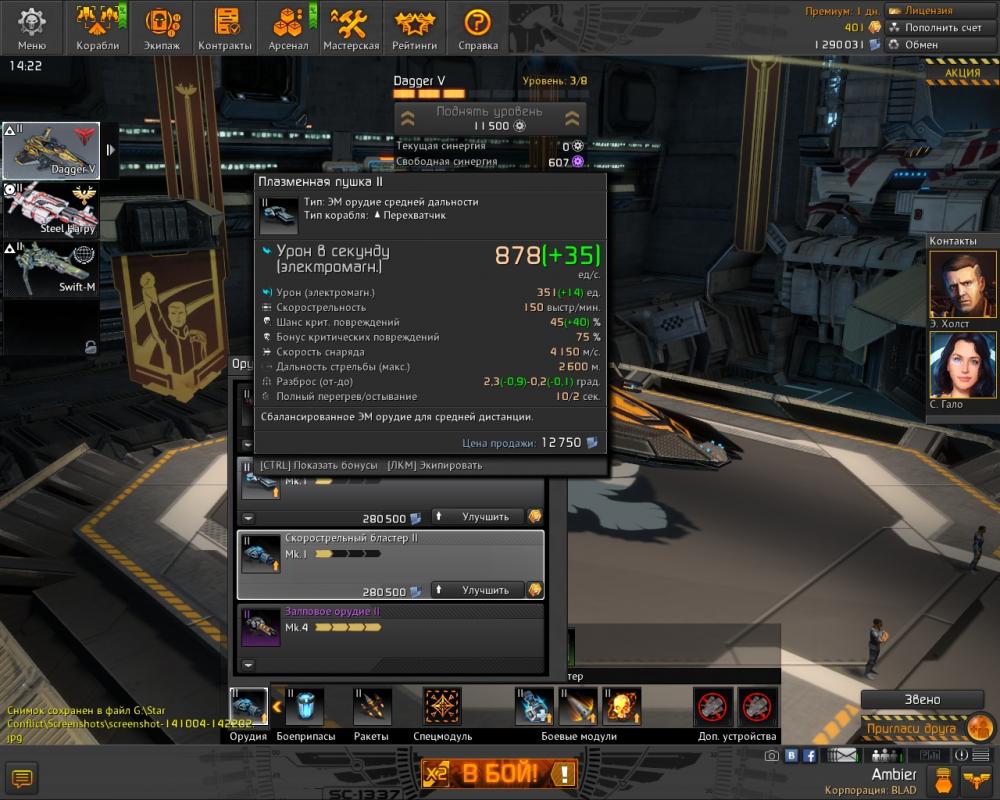The image size is (1000, 800).
Task: Upgrade the Скорострельный бластер II weapon
Action: click(478, 590)
